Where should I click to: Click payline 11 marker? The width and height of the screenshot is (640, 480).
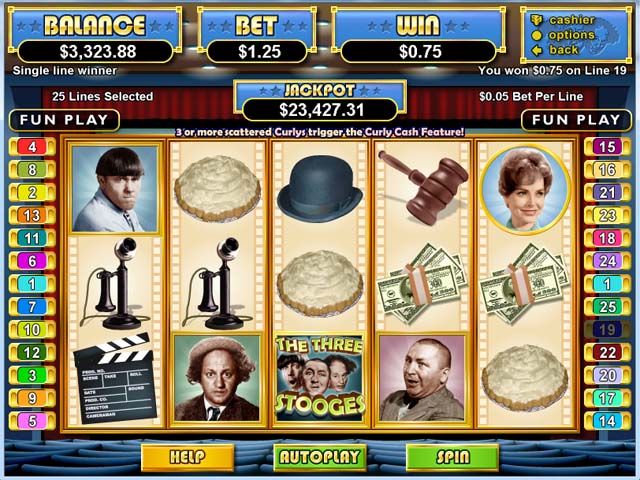33,238
